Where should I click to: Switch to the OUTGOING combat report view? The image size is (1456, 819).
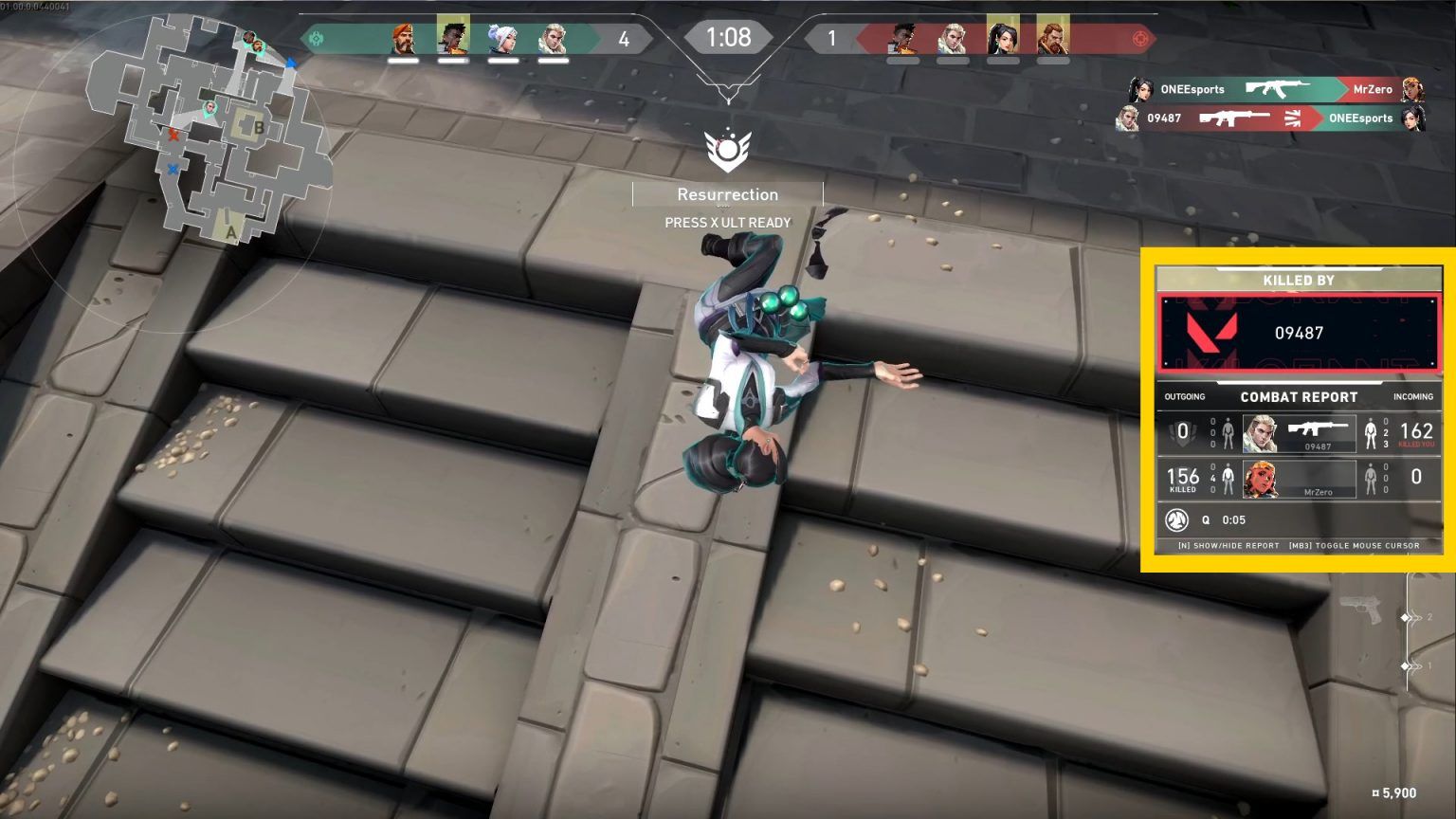pos(1185,397)
